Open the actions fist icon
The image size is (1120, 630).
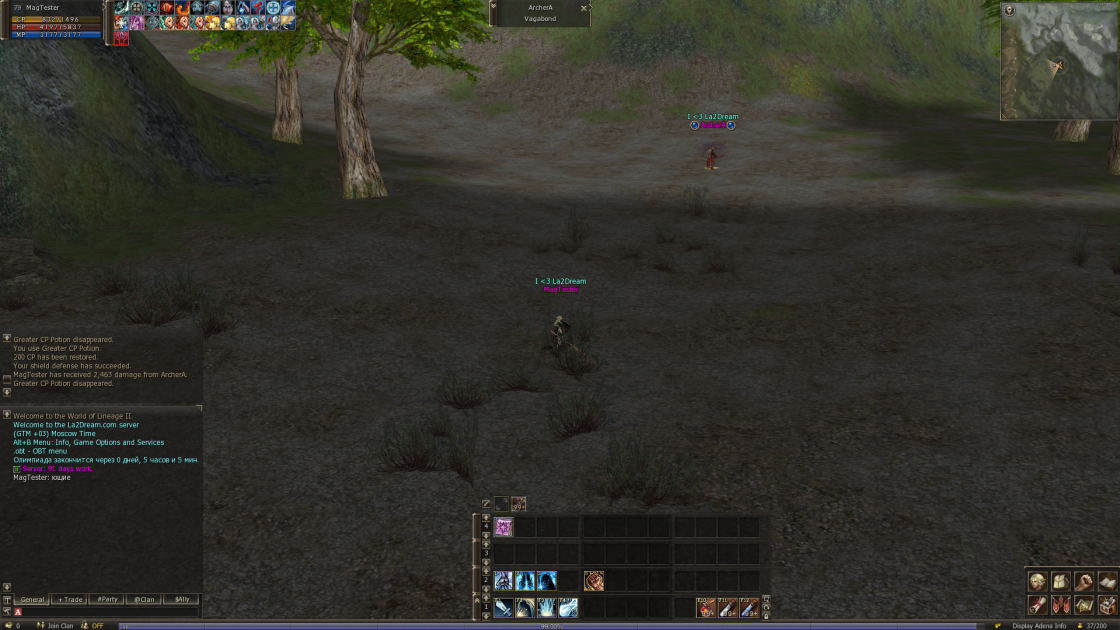[x=1084, y=582]
